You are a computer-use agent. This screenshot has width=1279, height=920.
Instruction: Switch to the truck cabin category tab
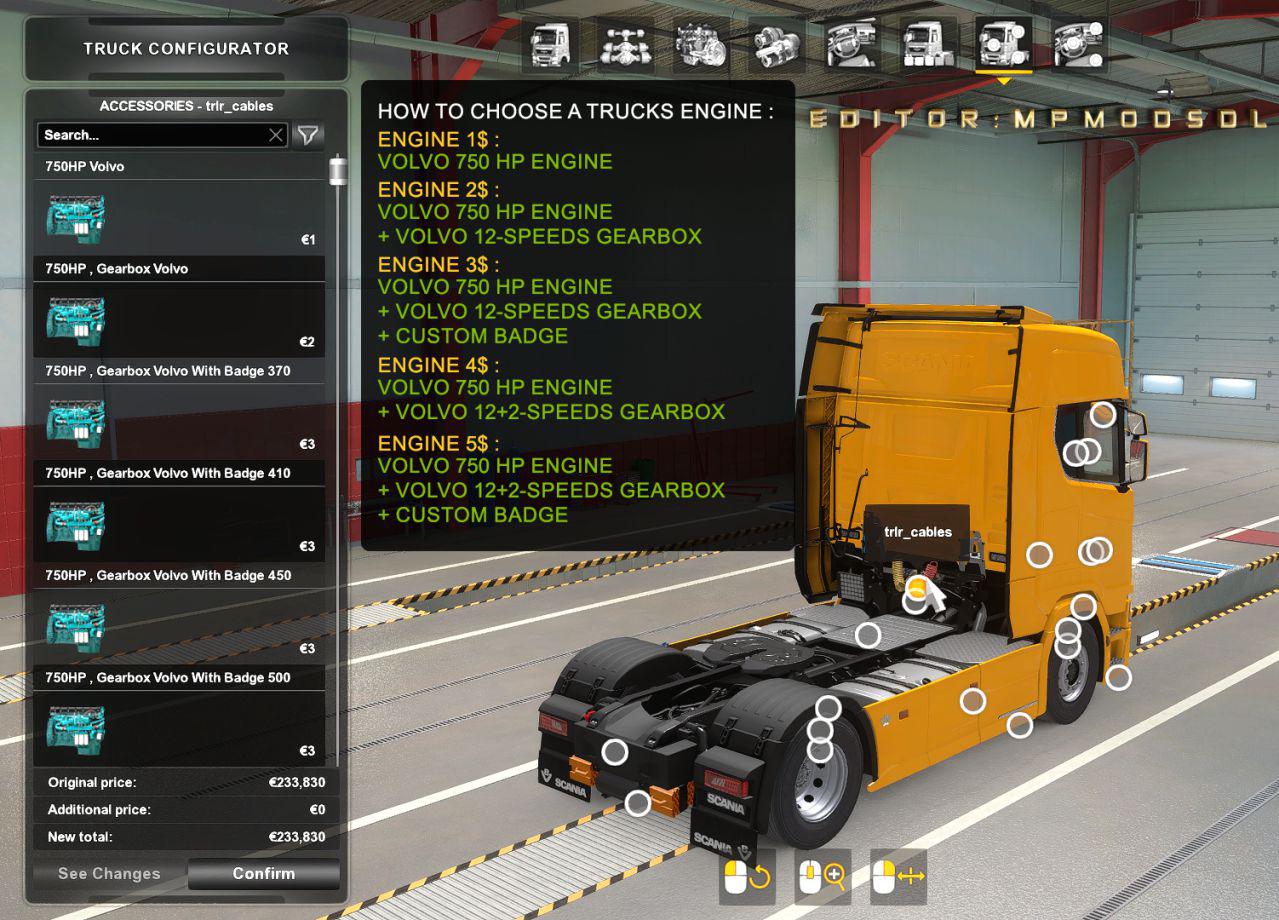pyautogui.click(x=549, y=45)
